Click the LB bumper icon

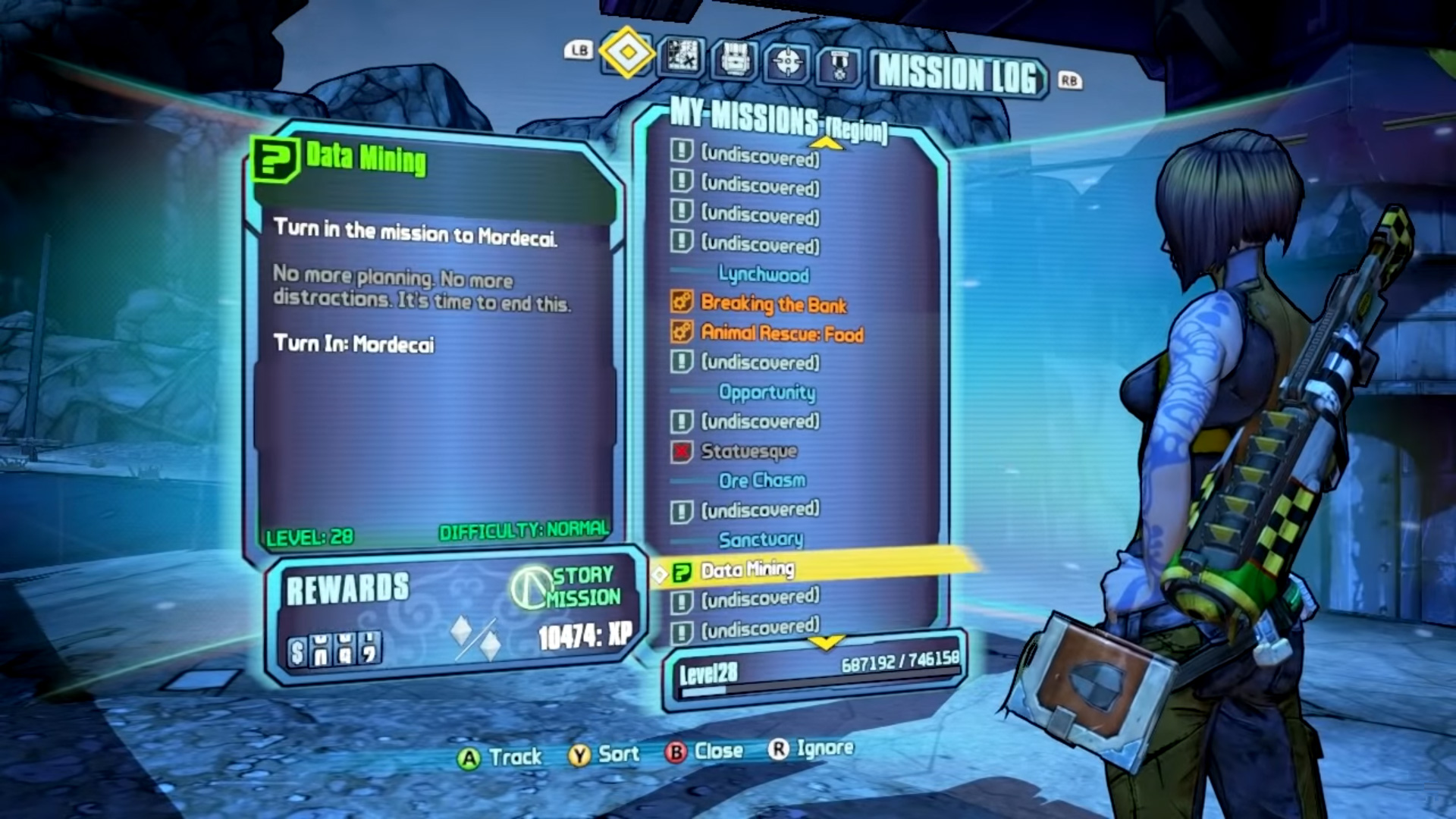[x=578, y=49]
